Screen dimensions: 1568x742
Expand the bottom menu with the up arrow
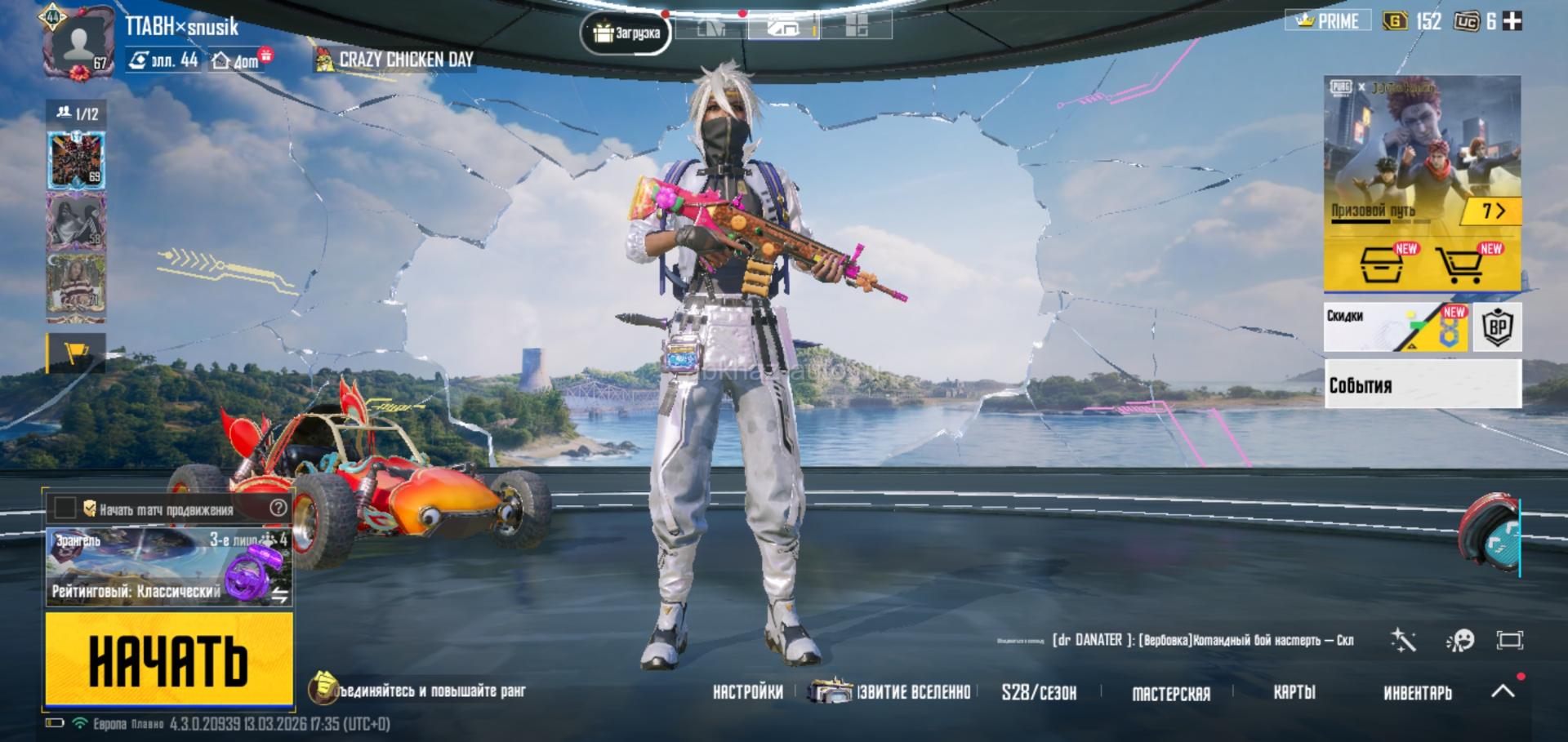(1503, 691)
